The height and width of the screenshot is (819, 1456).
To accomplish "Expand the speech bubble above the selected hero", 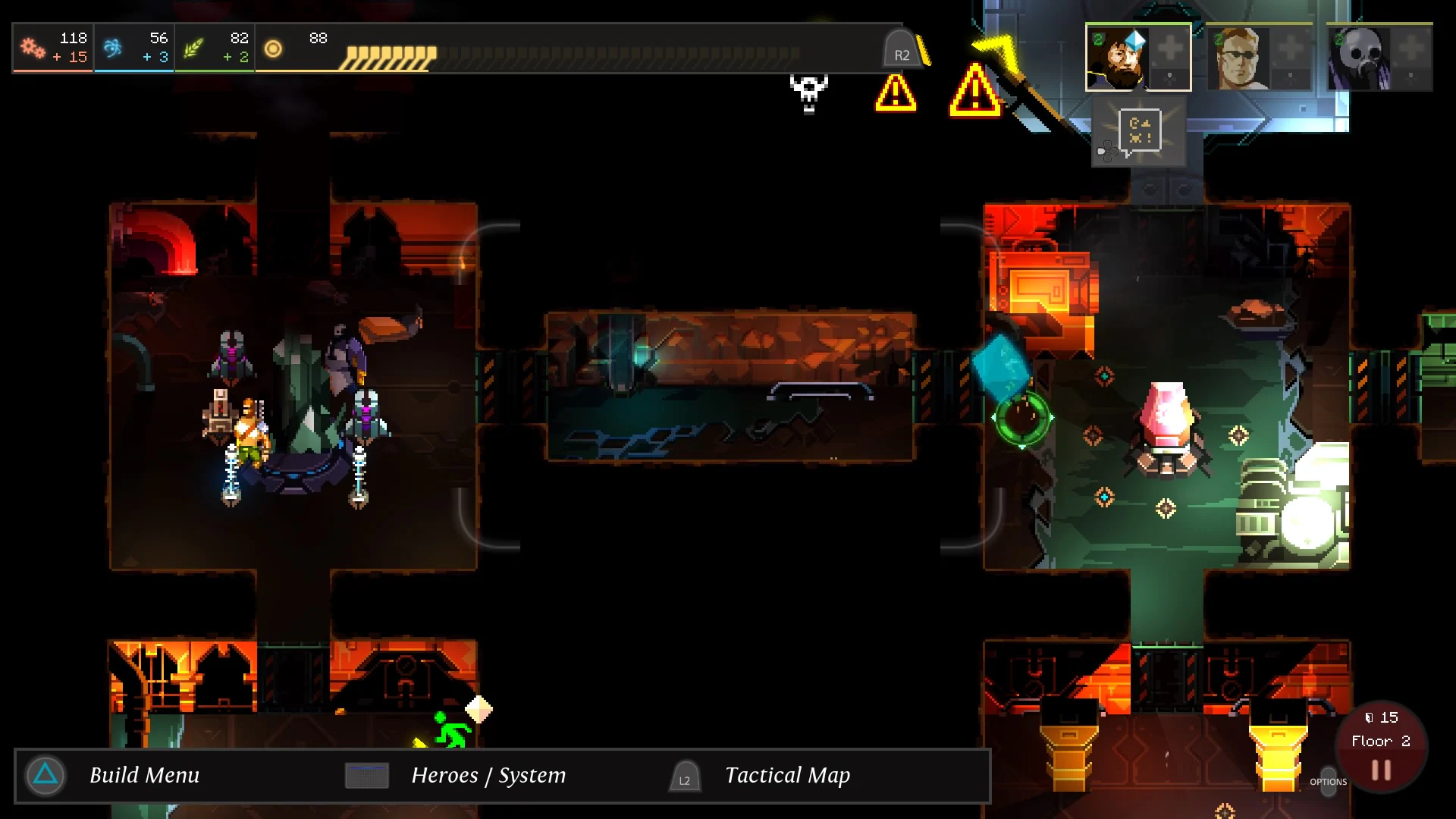I will (x=1140, y=130).
